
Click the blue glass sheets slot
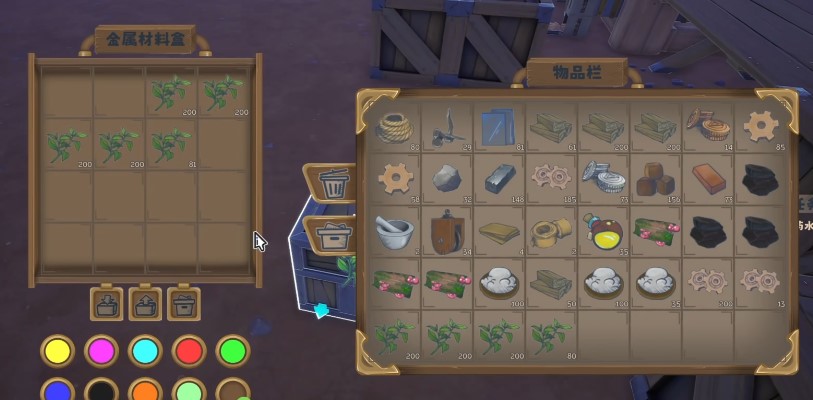(500, 126)
